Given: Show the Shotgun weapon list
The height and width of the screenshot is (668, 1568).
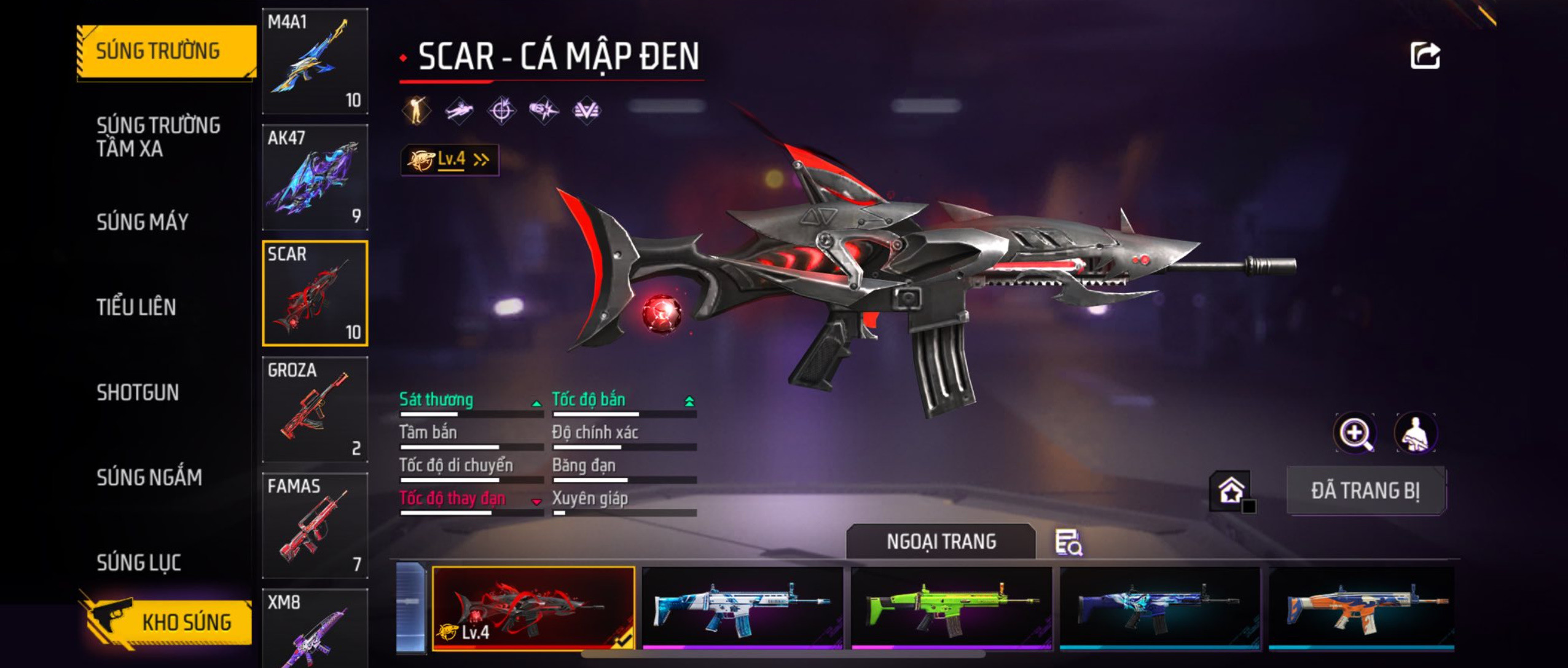Looking at the screenshot, I should (x=138, y=392).
